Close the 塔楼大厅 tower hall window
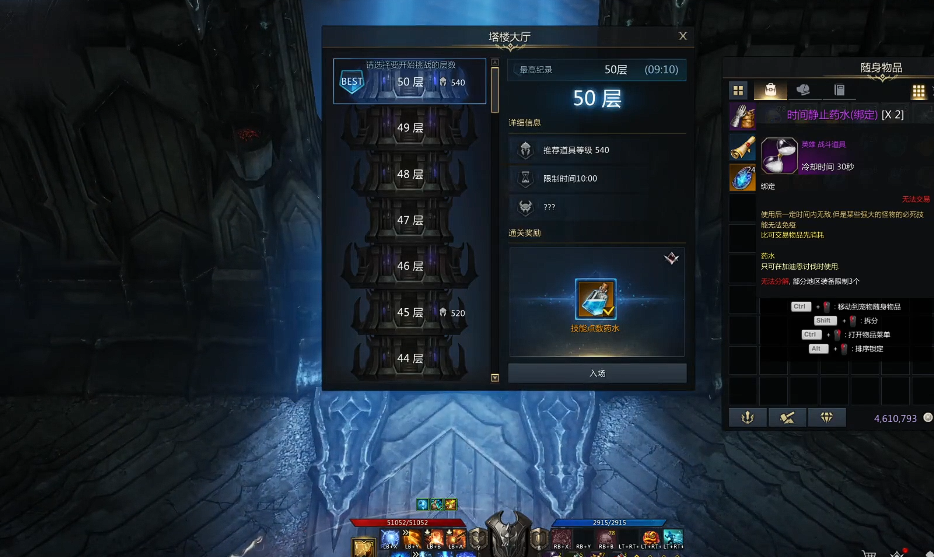The height and width of the screenshot is (557, 934). tap(683, 36)
